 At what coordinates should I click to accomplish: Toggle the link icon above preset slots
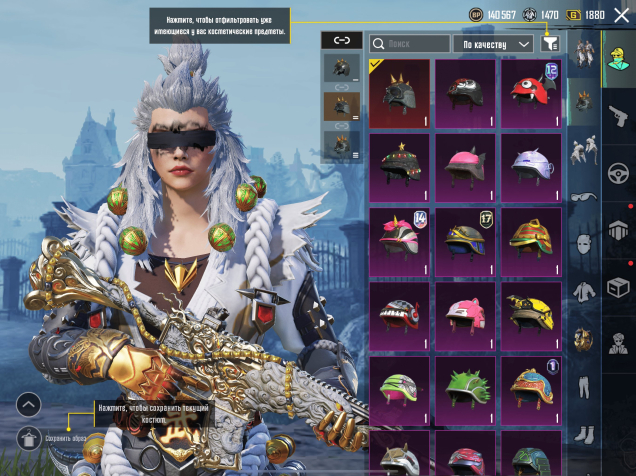tap(342, 40)
